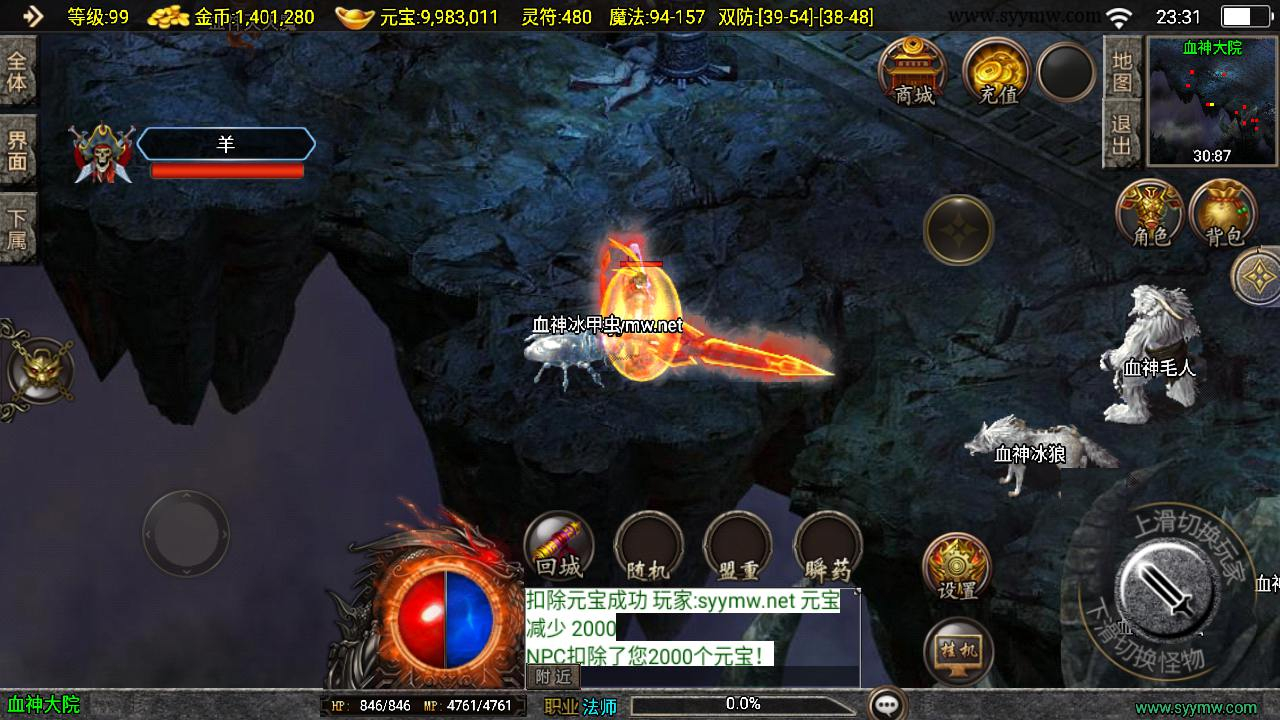Open the 设置 settings
The width and height of the screenshot is (1280, 720).
pyautogui.click(x=956, y=566)
